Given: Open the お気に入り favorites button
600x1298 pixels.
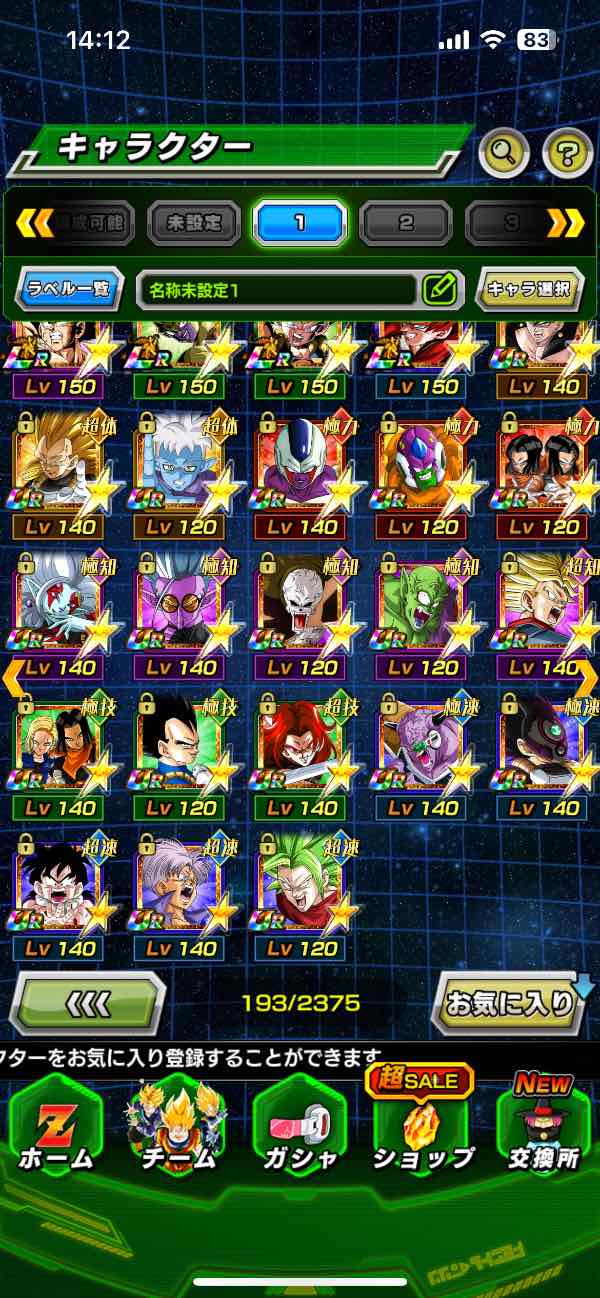Looking at the screenshot, I should click(510, 1002).
